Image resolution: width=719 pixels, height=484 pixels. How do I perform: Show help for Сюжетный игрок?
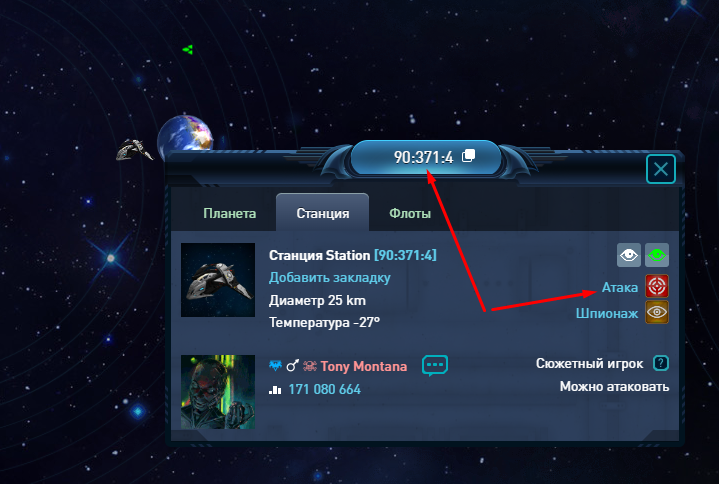[x=660, y=363]
